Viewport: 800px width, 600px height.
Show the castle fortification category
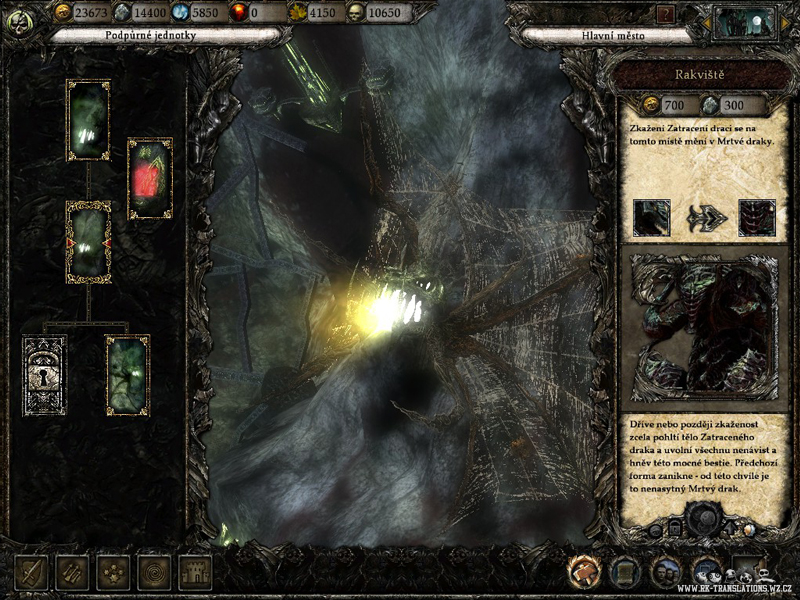pos(195,572)
